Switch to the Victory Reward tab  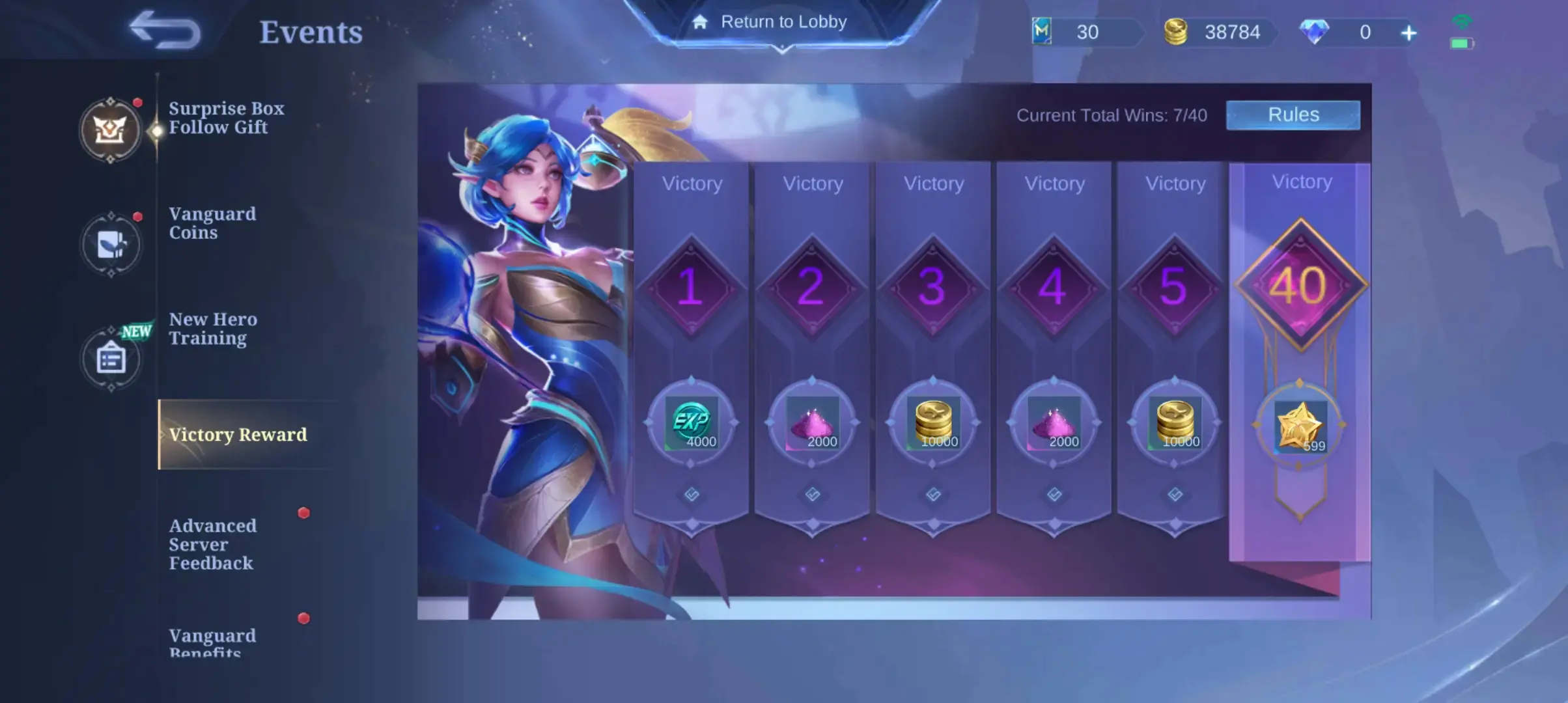tap(240, 435)
